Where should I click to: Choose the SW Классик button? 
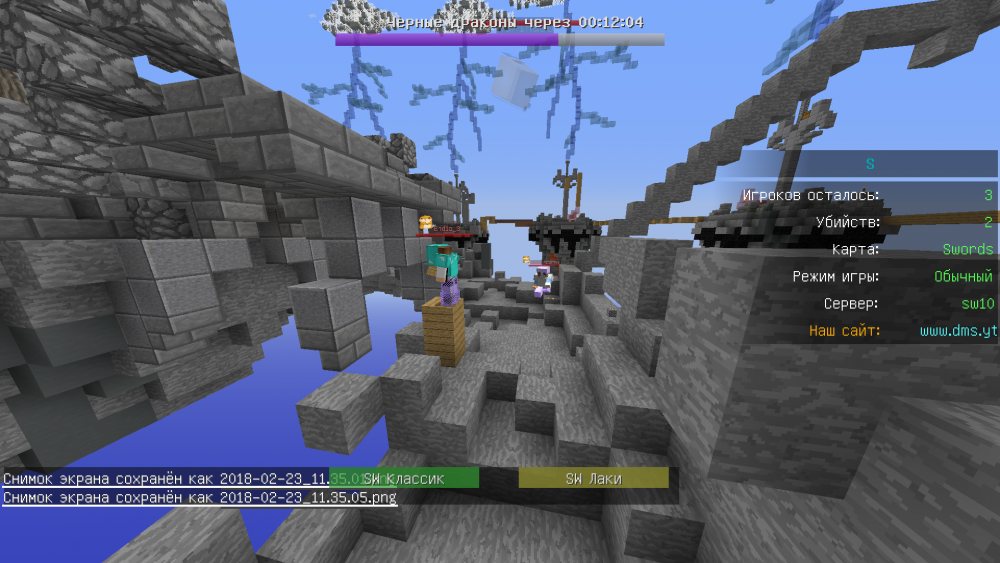404,479
